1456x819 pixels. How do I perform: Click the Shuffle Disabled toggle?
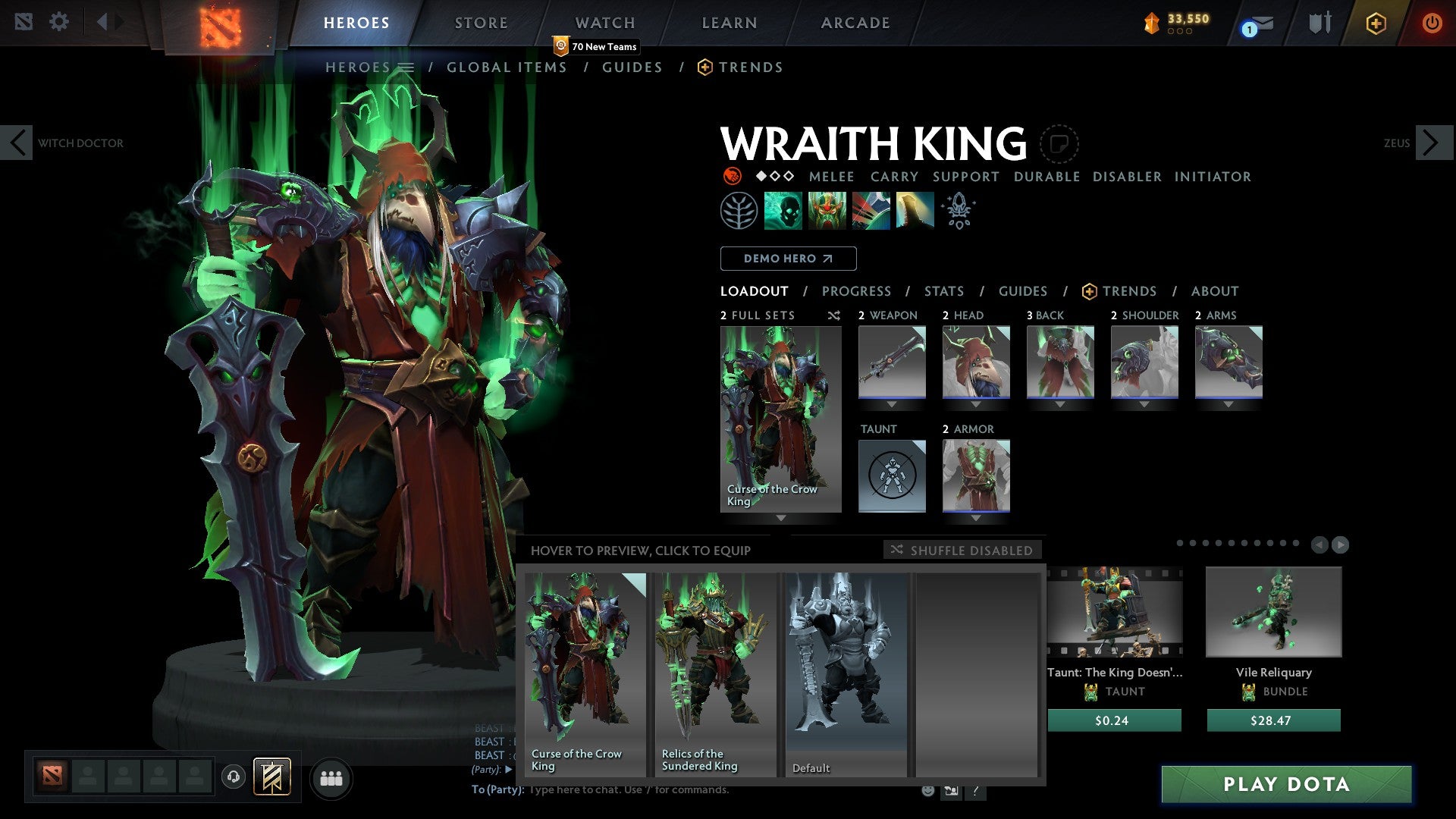click(x=962, y=551)
